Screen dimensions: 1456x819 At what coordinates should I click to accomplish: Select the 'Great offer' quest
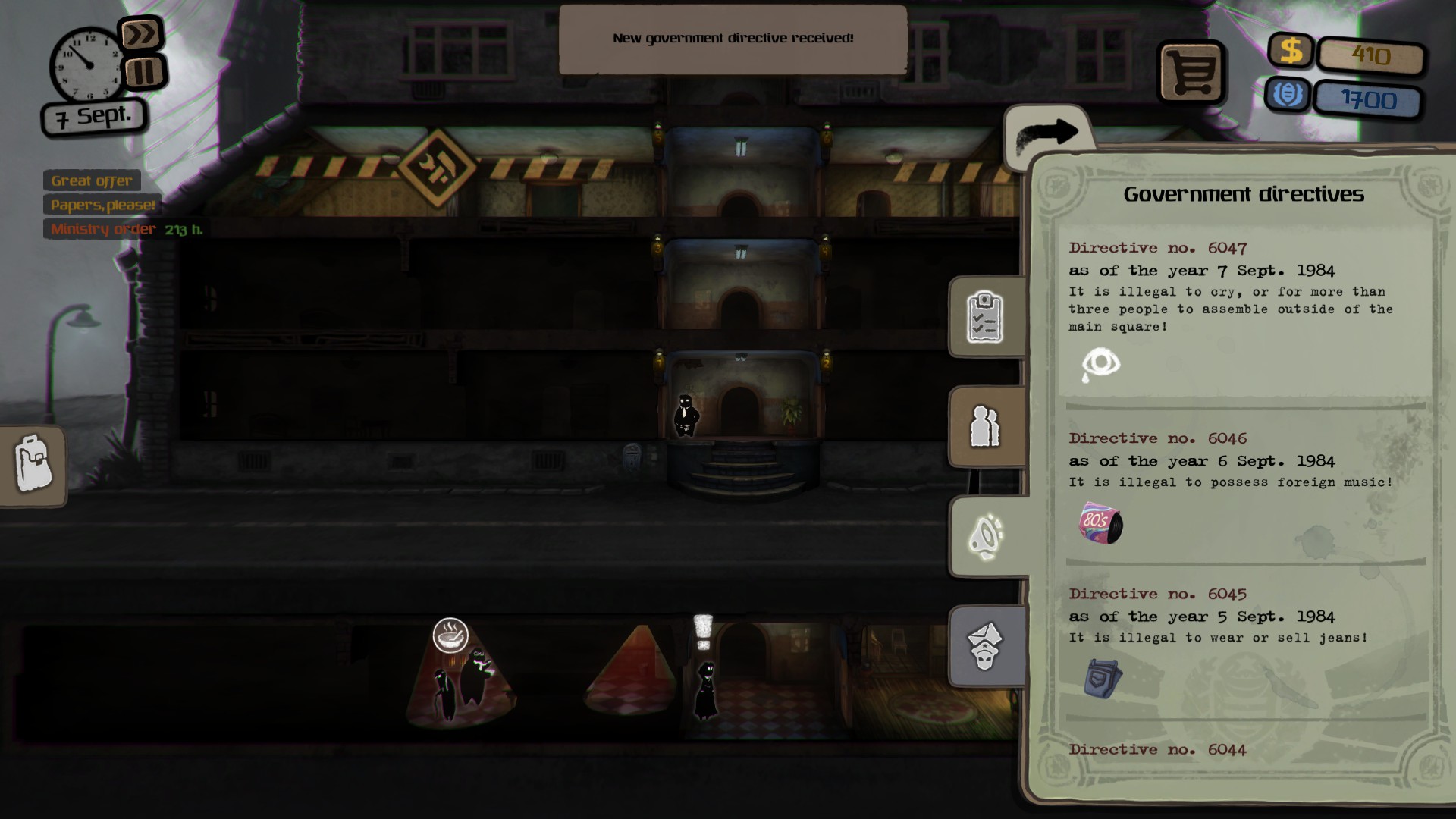tap(92, 180)
